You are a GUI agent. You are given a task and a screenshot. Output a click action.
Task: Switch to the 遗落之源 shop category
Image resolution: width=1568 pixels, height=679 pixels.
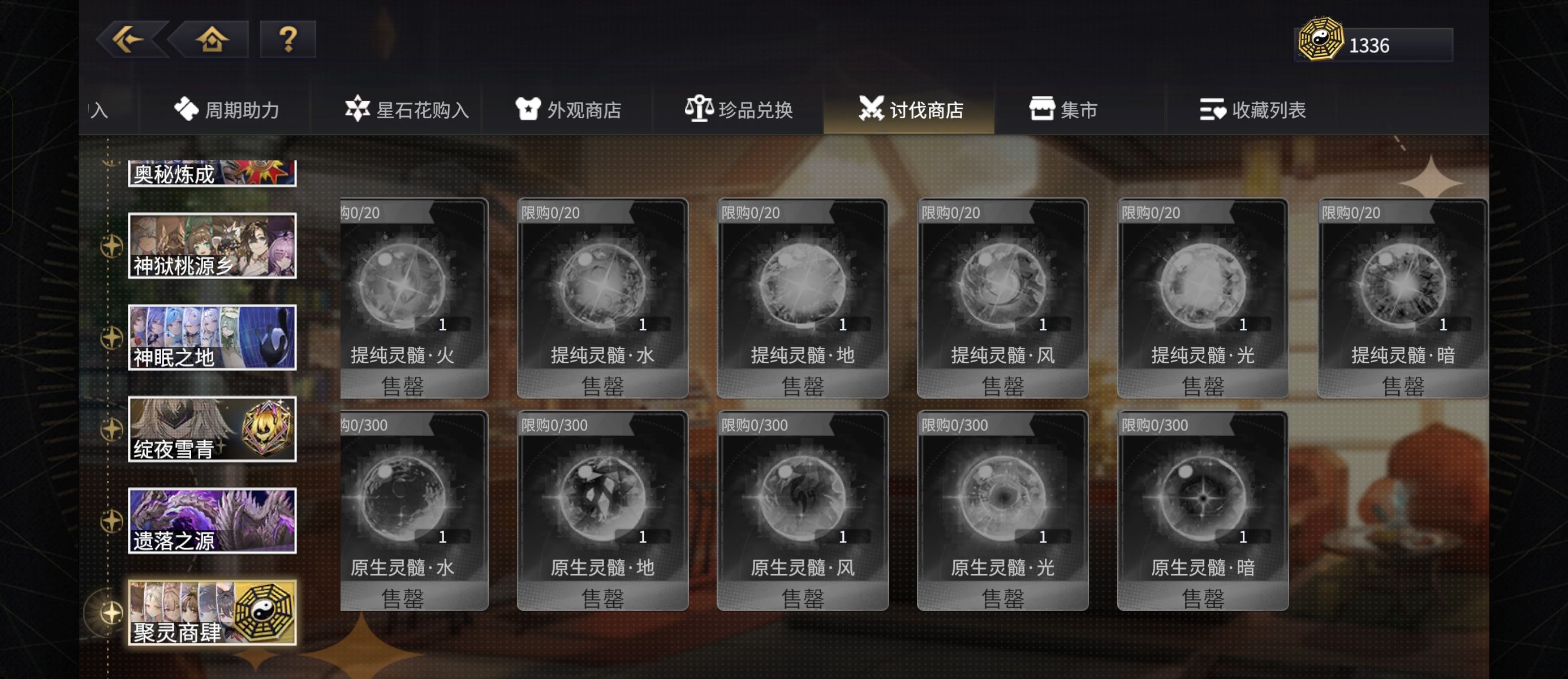(212, 521)
